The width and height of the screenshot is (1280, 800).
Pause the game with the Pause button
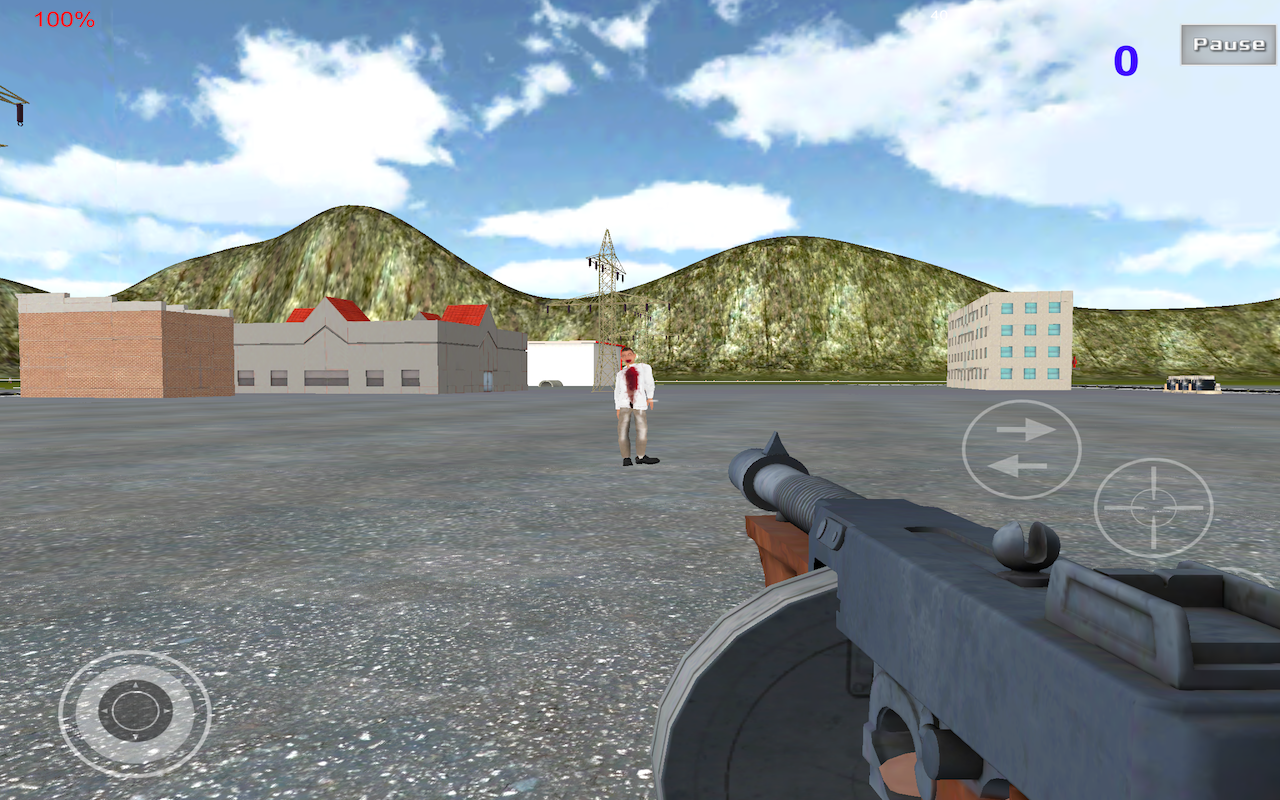[1228, 45]
